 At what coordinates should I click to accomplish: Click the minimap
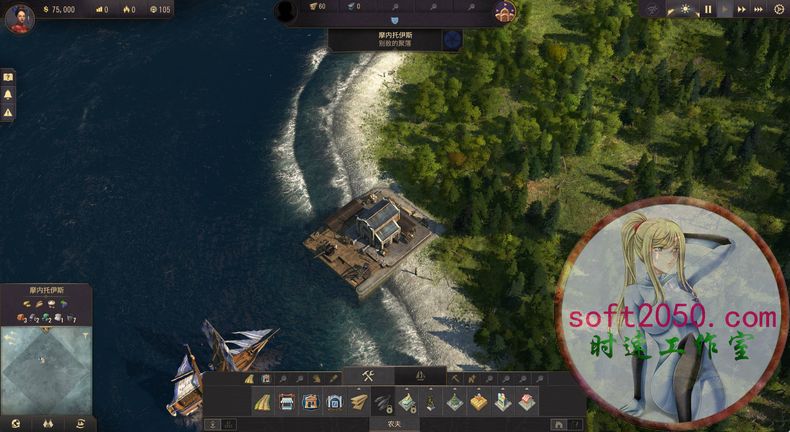tap(46, 371)
